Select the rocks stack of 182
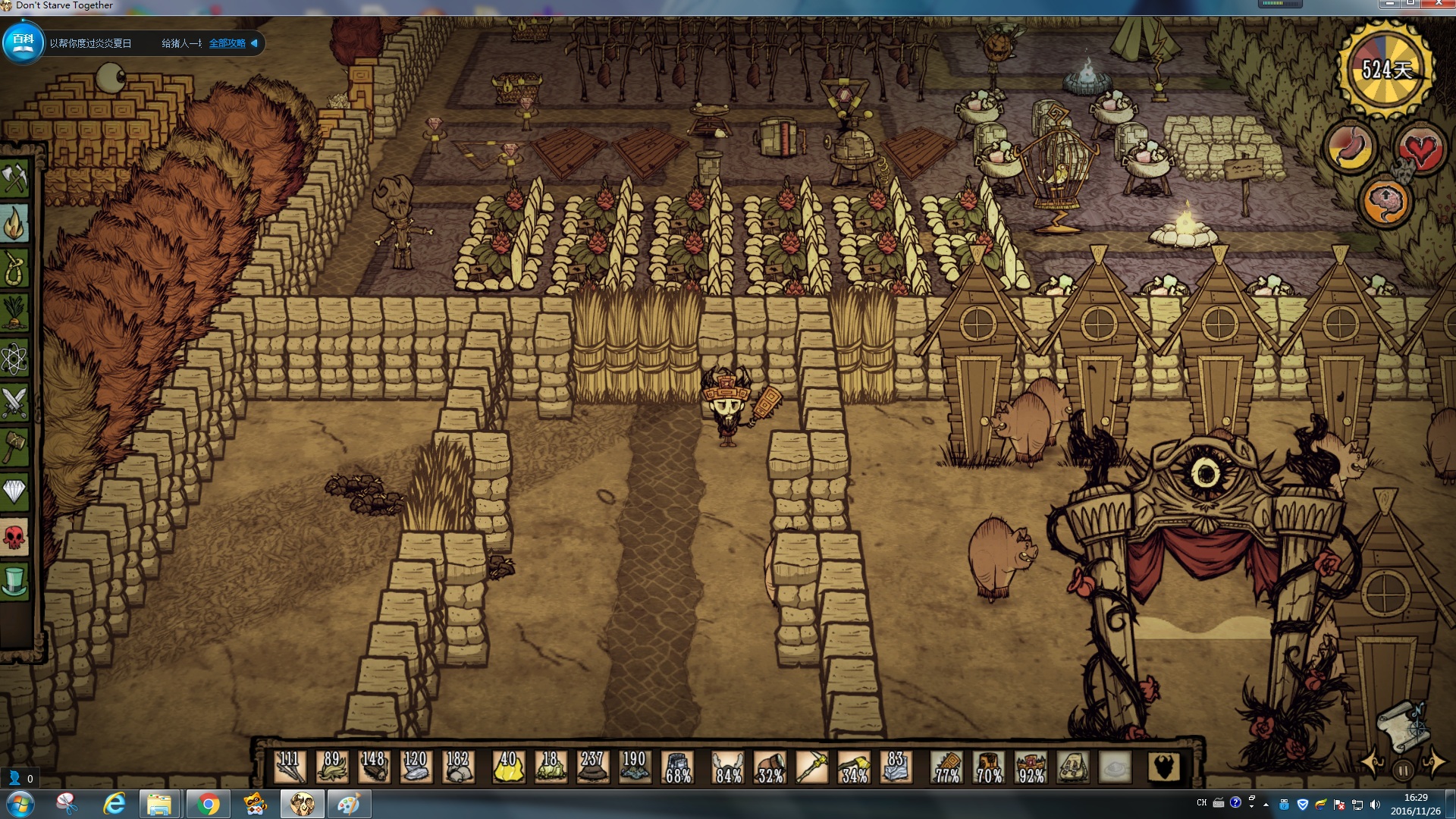The width and height of the screenshot is (1456, 819). pyautogui.click(x=458, y=767)
